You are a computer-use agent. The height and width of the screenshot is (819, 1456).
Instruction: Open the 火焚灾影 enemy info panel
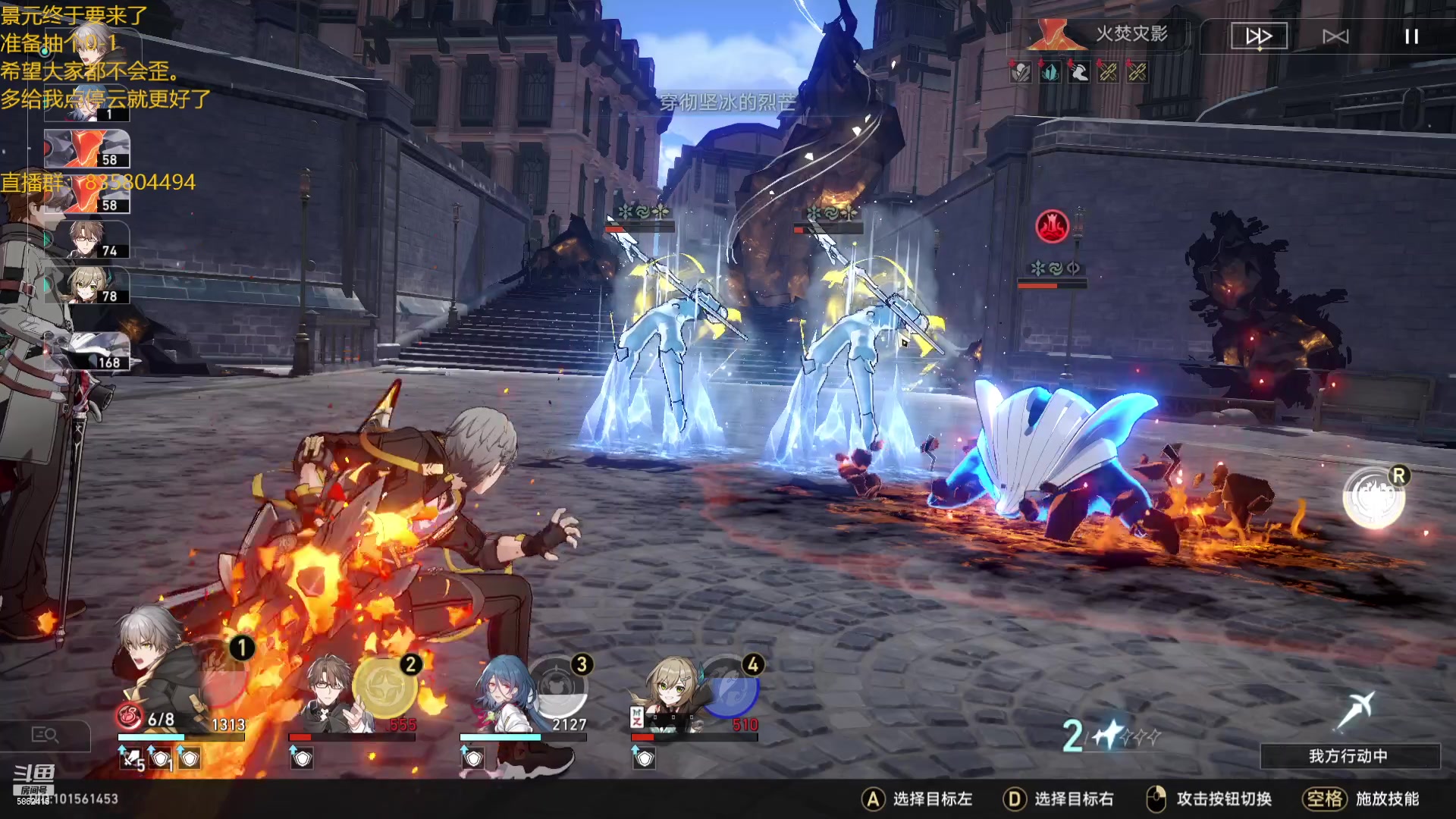(1098, 35)
